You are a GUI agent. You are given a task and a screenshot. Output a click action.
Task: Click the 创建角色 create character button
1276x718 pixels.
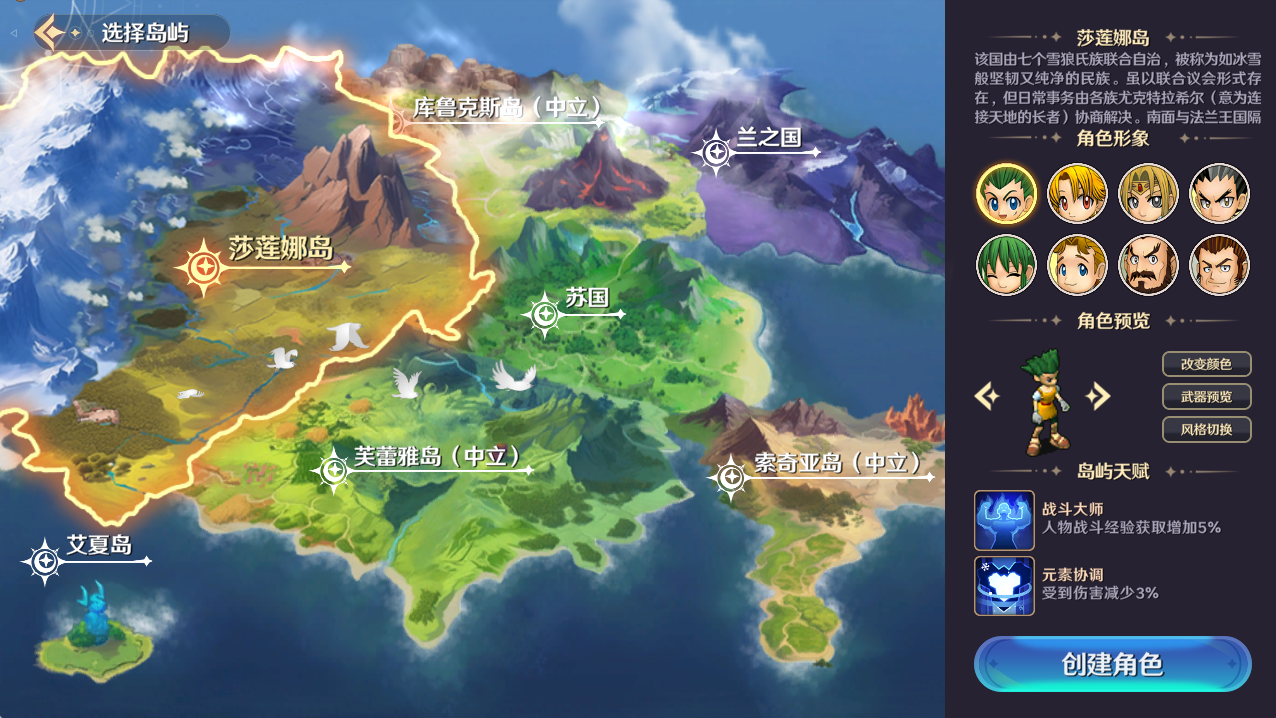[x=1112, y=664]
